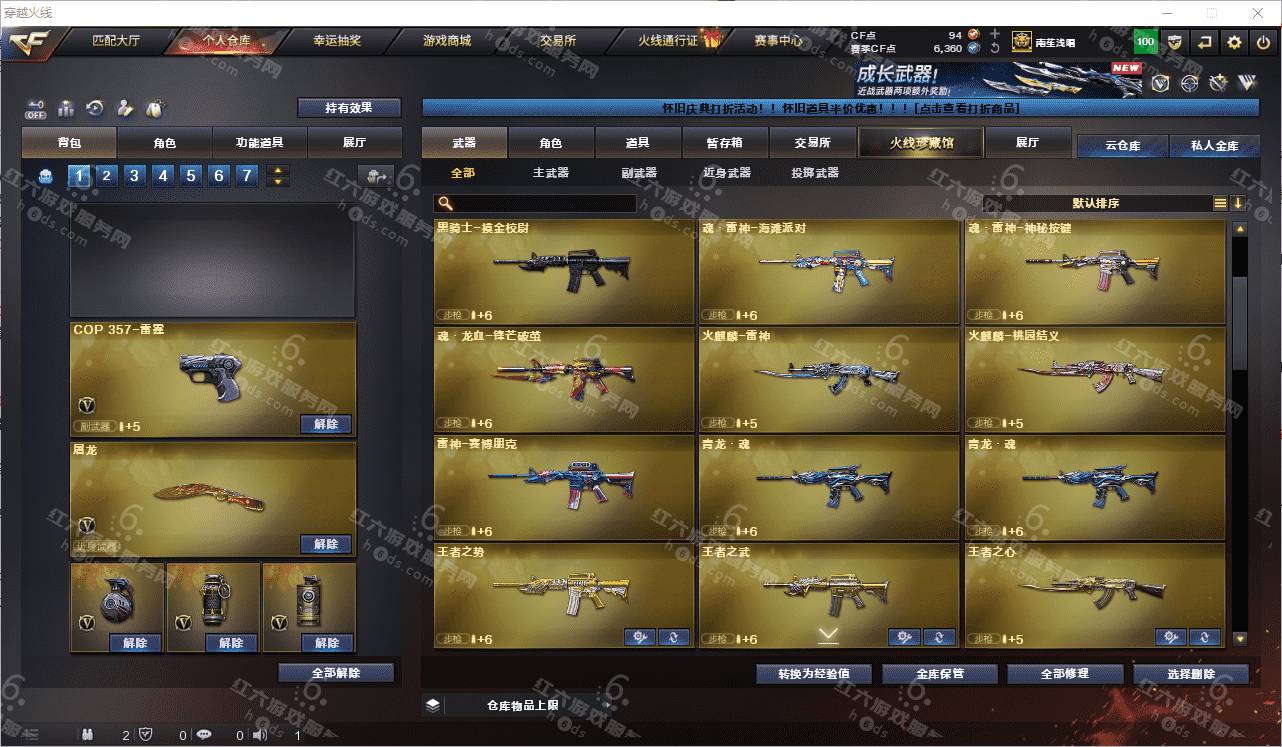Click the 全部修理 repair all button
This screenshot has height=747, width=1282.
point(1064,673)
